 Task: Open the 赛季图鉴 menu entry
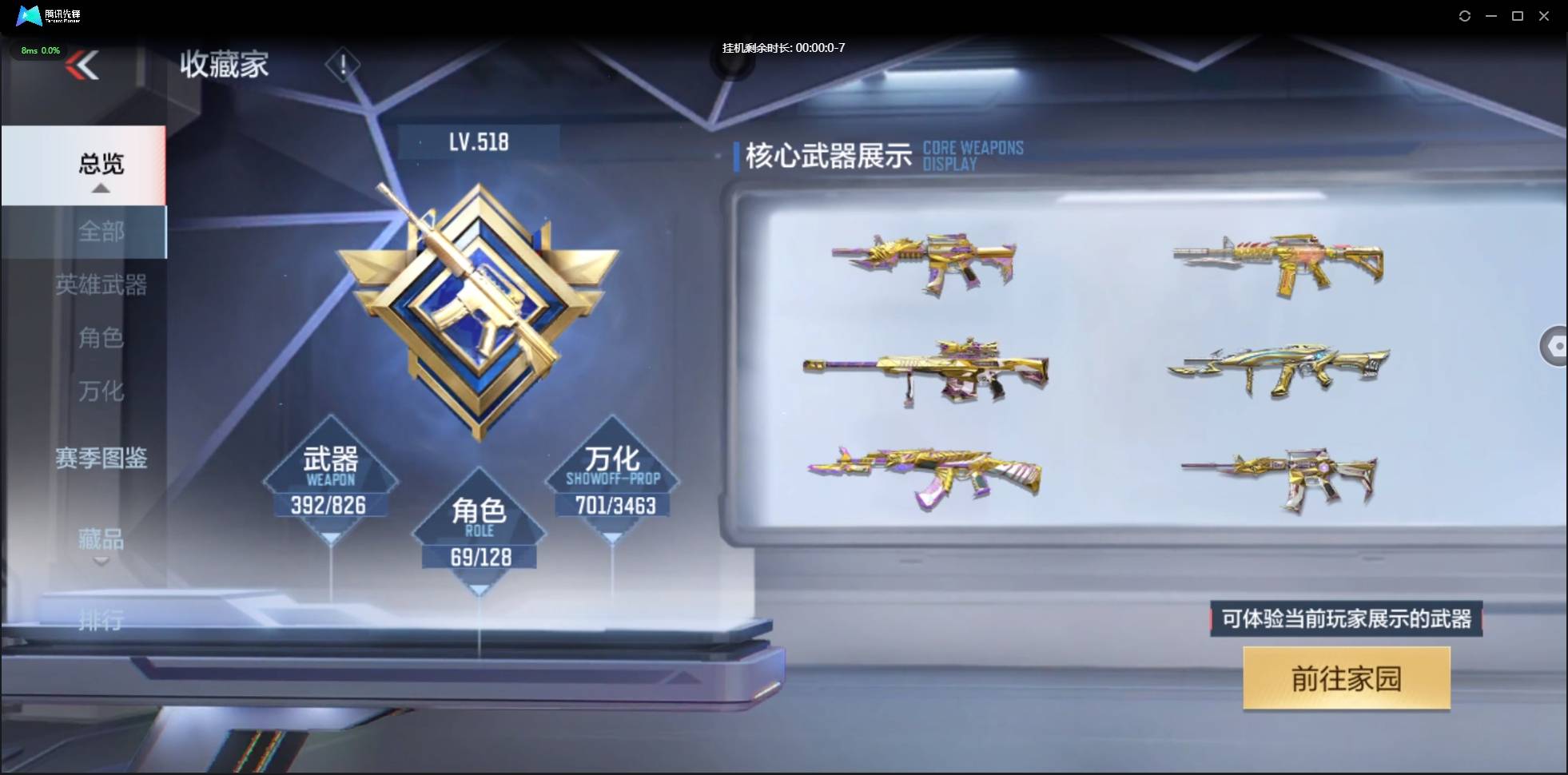(102, 459)
